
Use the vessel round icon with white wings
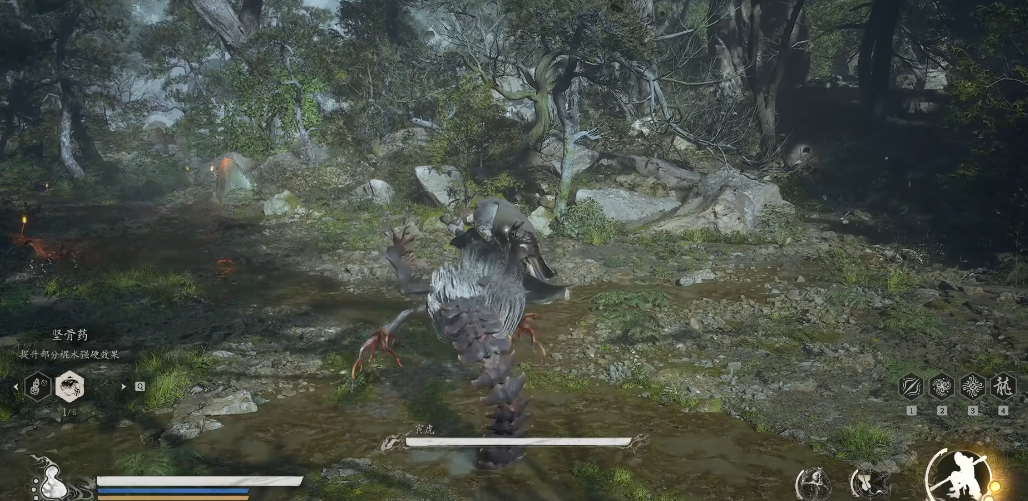868,483
